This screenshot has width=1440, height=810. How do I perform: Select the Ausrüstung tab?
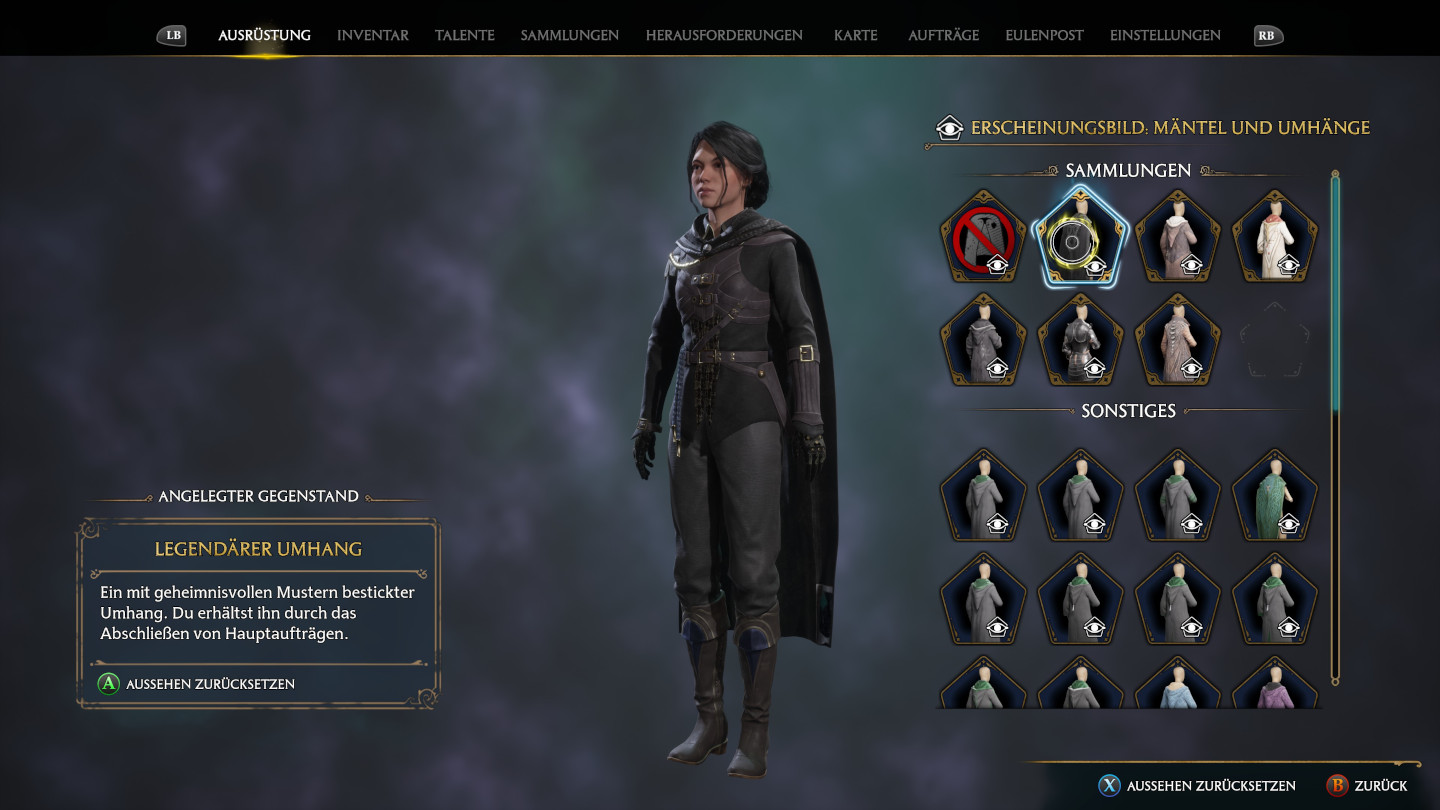point(264,35)
